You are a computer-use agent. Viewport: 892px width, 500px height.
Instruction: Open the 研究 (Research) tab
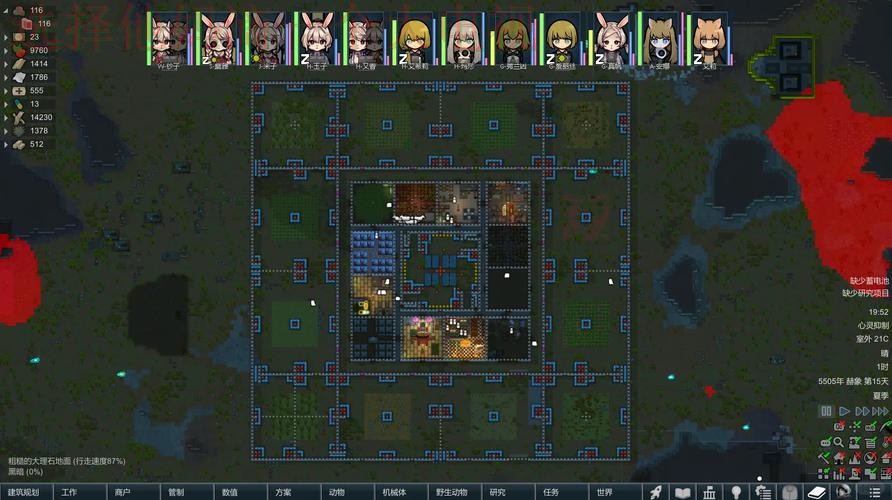coord(497,492)
